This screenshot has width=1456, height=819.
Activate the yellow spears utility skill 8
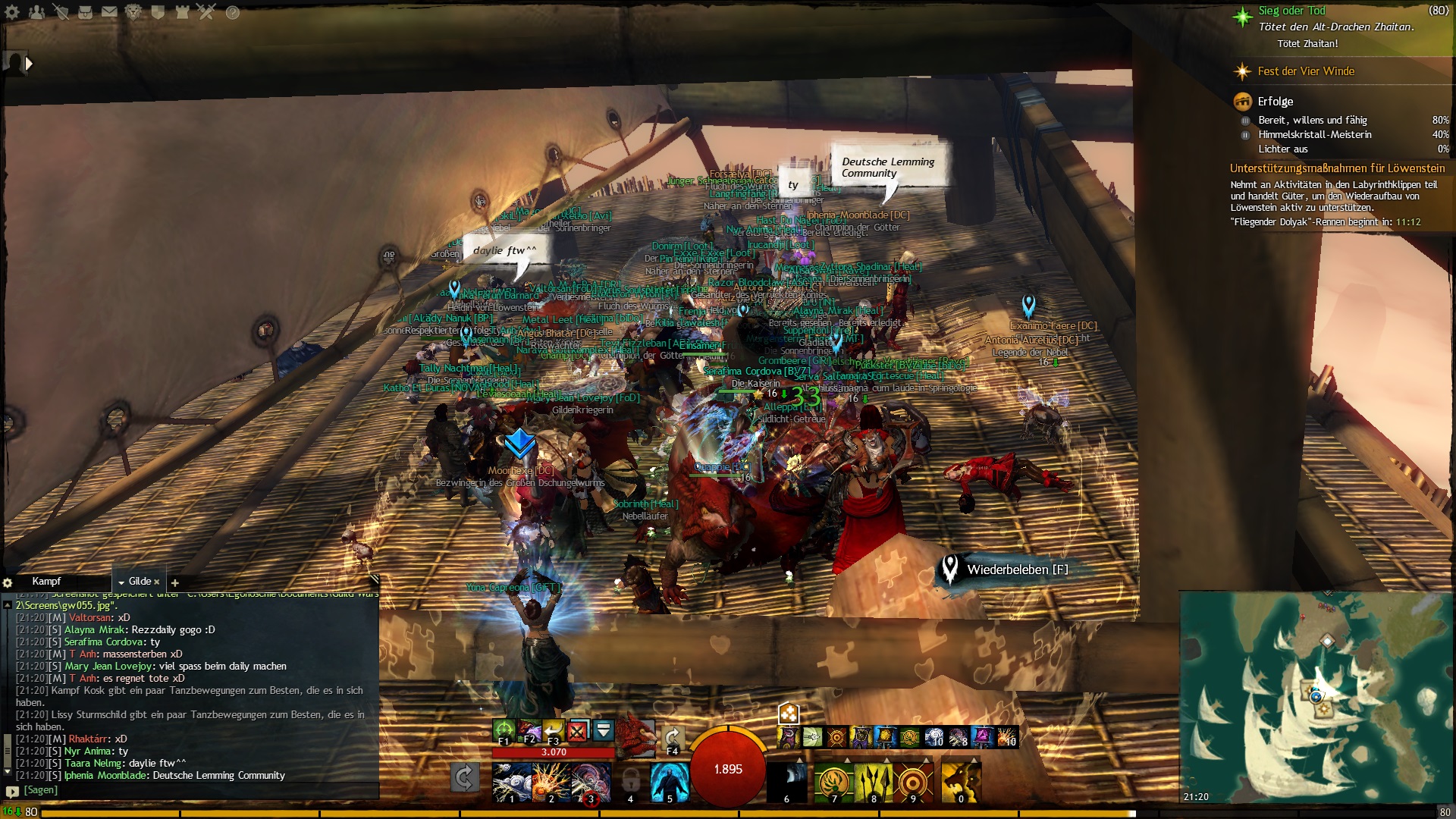click(874, 782)
